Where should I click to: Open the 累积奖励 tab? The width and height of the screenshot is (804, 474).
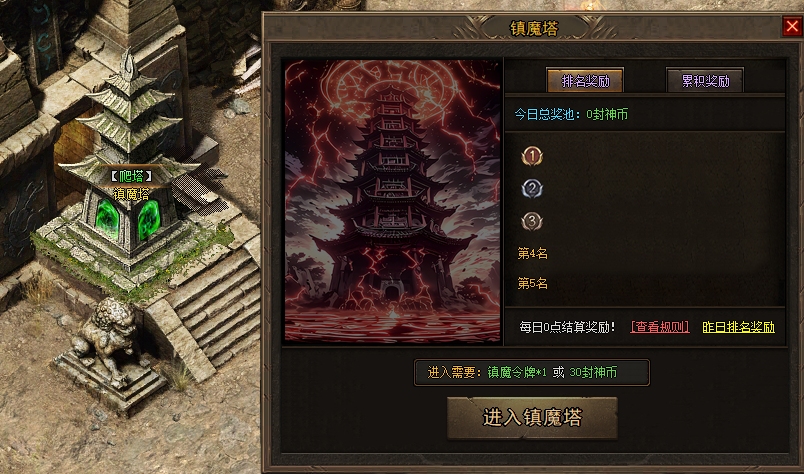[x=705, y=81]
